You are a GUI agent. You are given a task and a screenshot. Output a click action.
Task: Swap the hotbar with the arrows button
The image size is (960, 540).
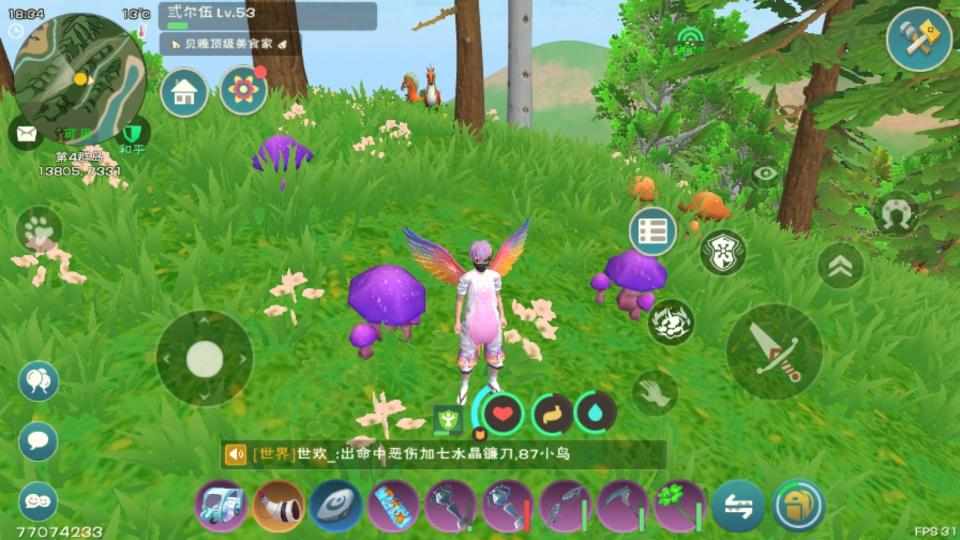(738, 505)
